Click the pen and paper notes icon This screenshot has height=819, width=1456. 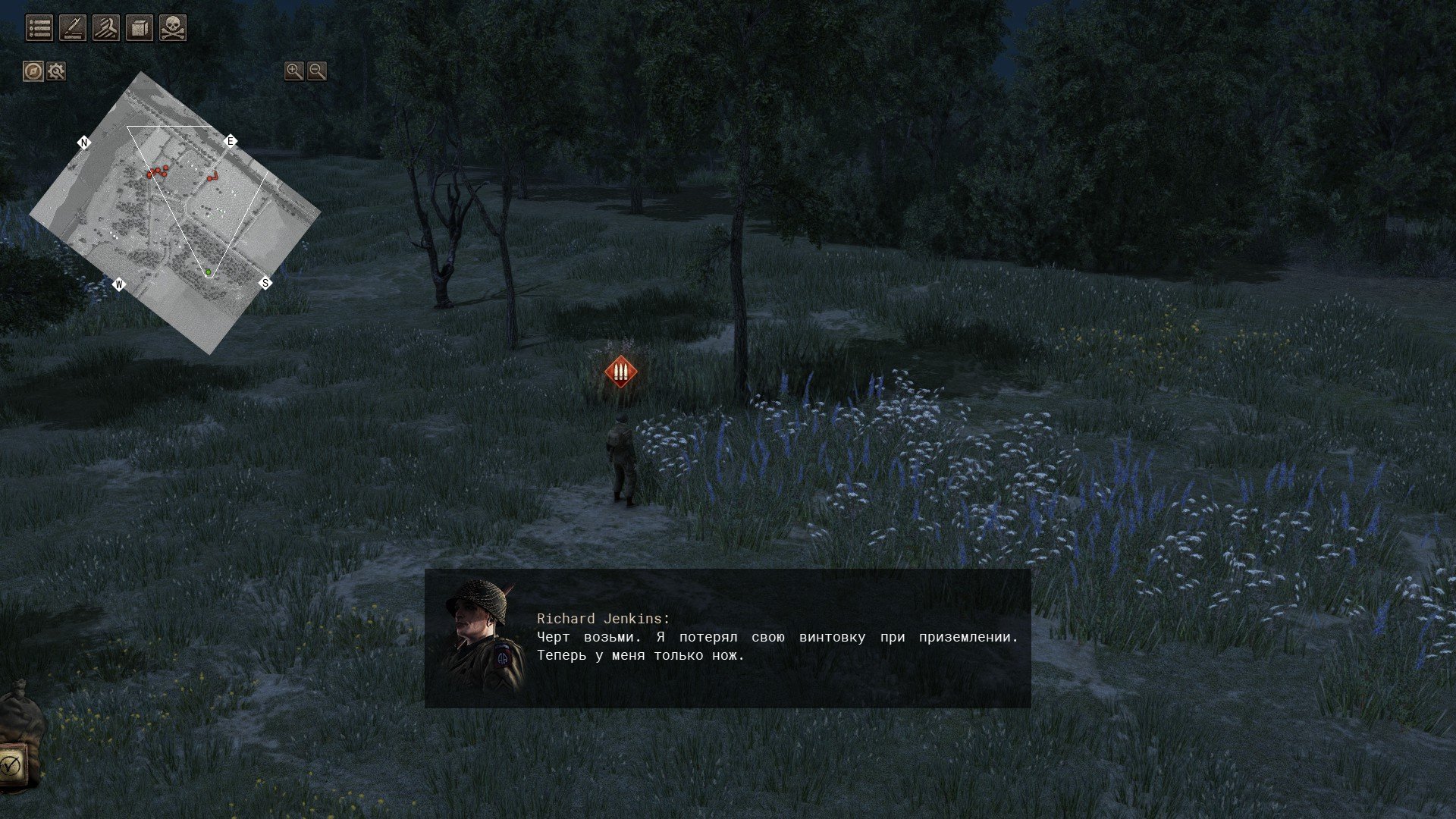point(73,29)
